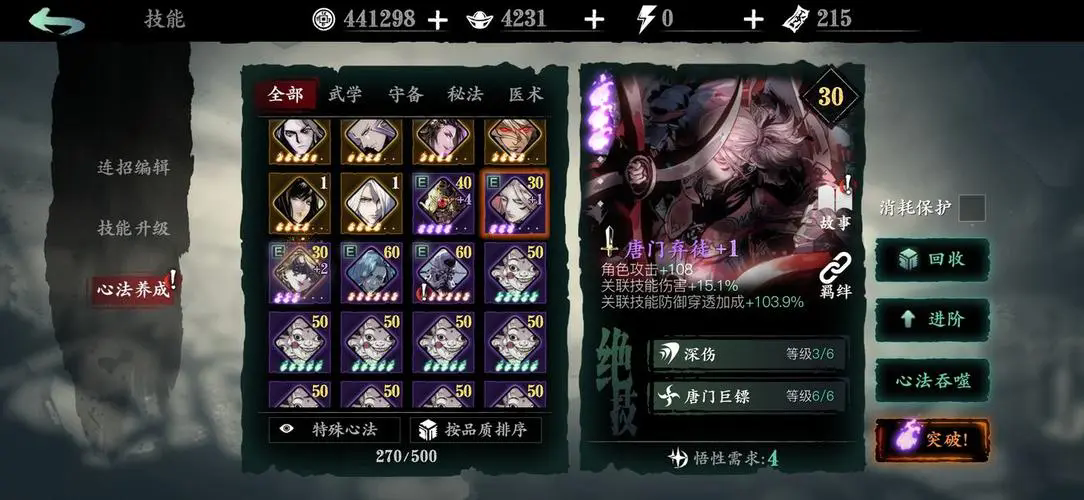This screenshot has height=500, width=1084.
Task: Sort using 按品质排序
Action: (475, 430)
